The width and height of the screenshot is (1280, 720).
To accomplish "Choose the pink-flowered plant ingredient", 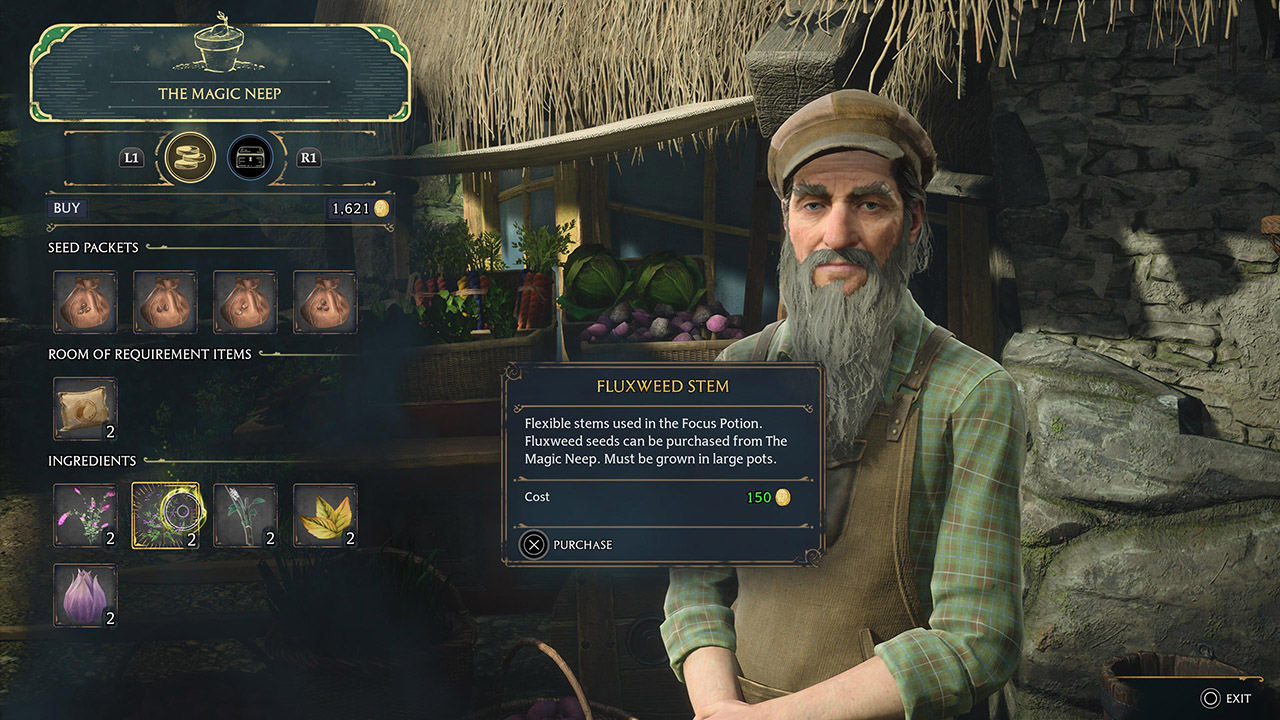I will [x=85, y=516].
